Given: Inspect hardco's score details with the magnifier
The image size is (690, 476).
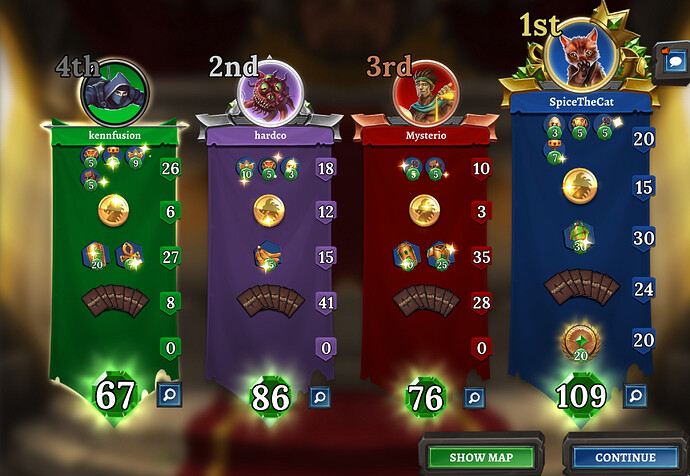Looking at the screenshot, I should 320,397.
